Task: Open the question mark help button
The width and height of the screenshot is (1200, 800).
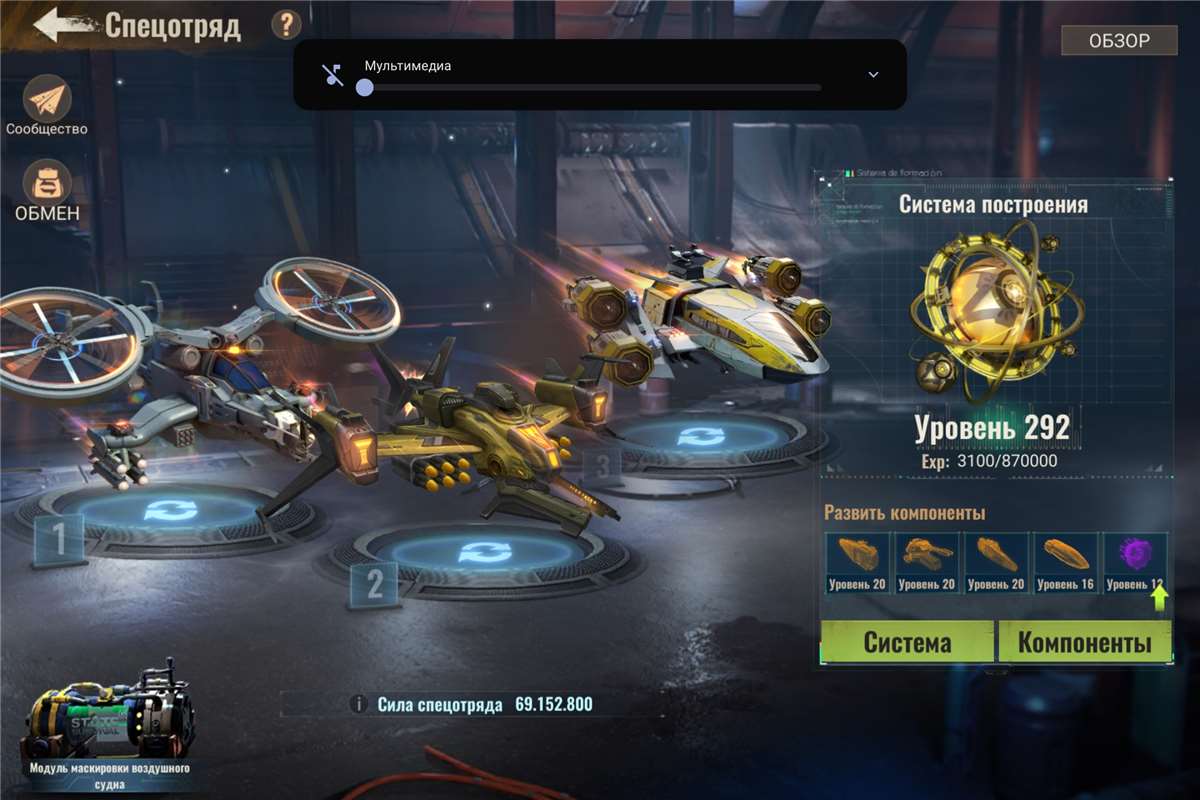Action: 286,25
